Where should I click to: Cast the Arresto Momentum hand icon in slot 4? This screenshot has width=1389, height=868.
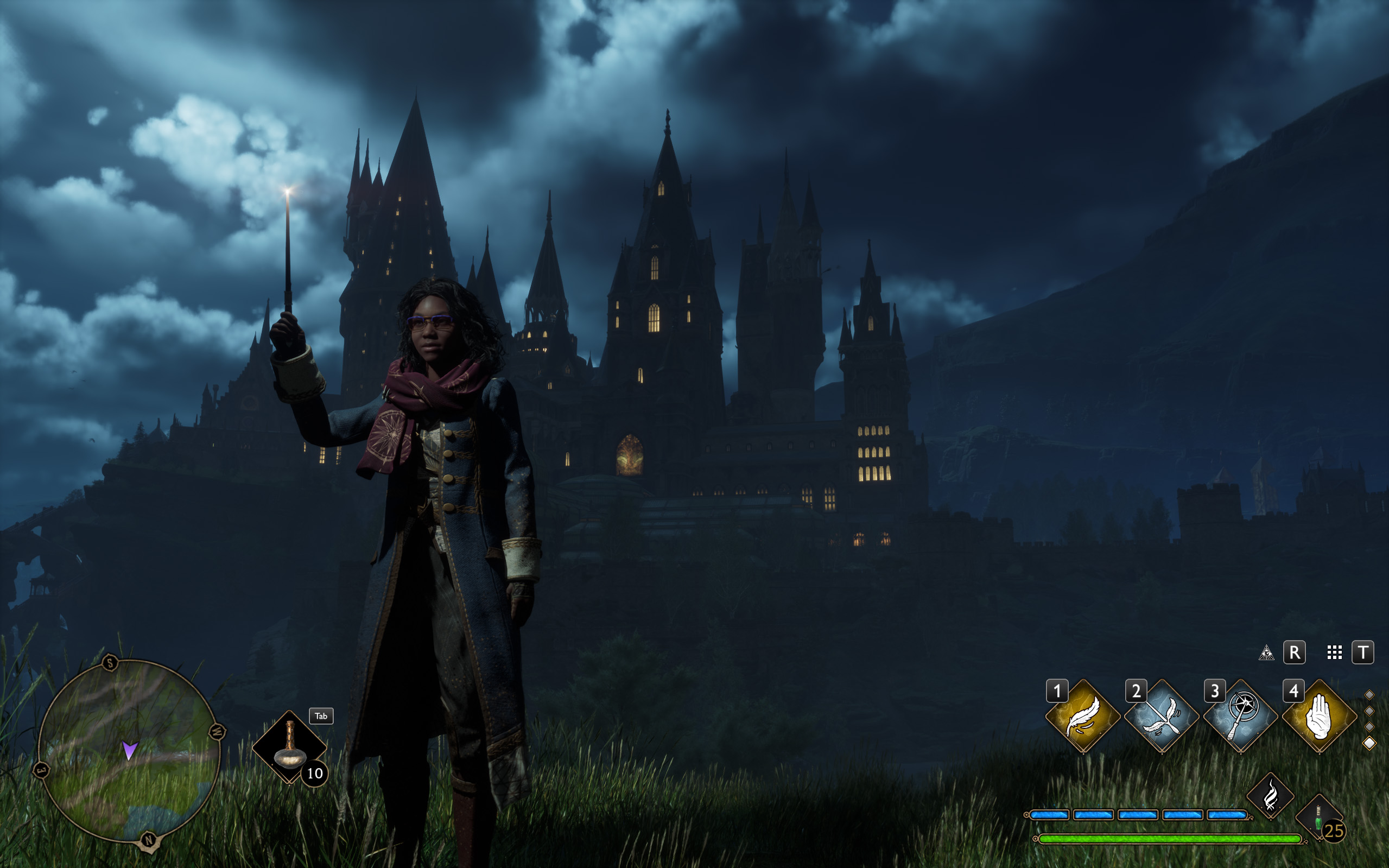point(1319,715)
